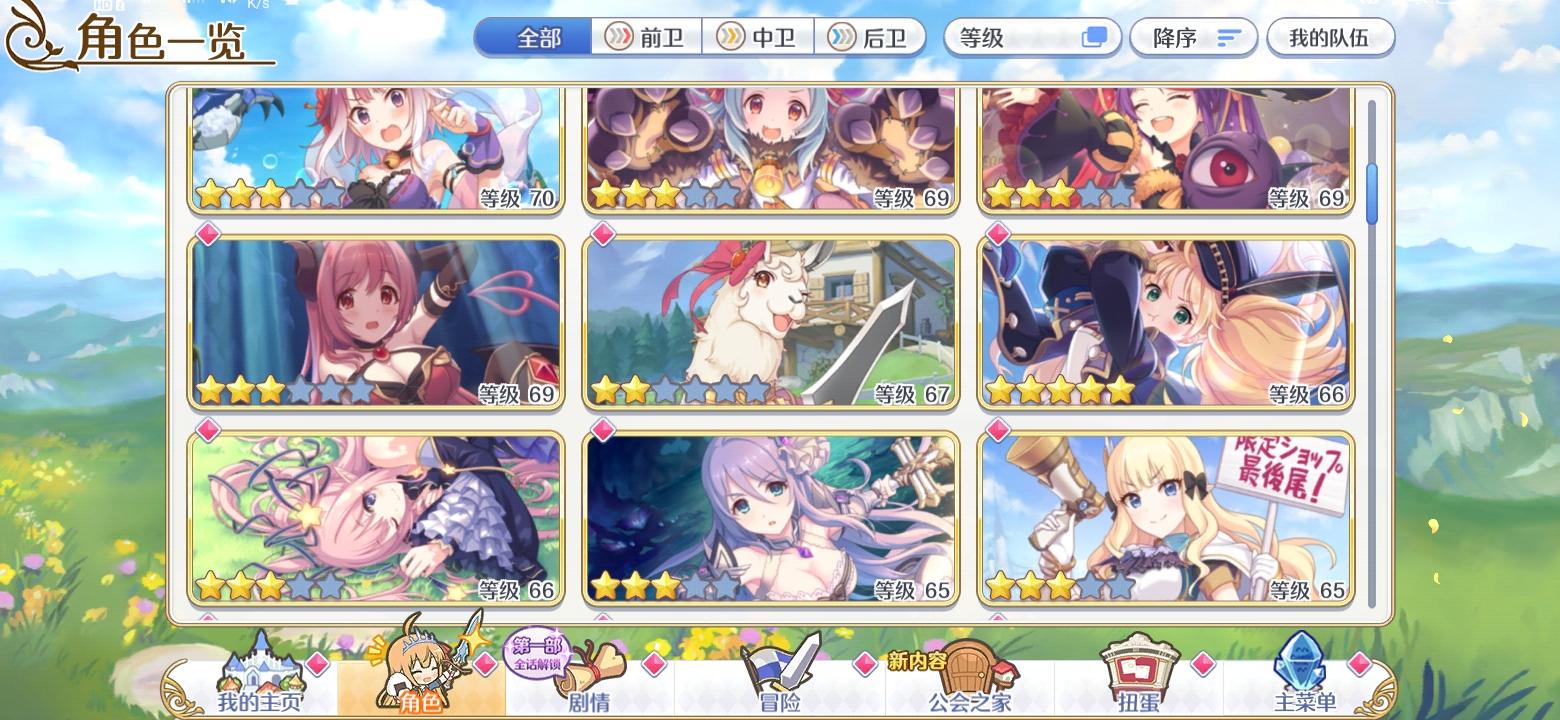Viewport: 1560px width, 720px height.
Task: Toggle sort direction with the 降序 button
Action: click(1193, 37)
